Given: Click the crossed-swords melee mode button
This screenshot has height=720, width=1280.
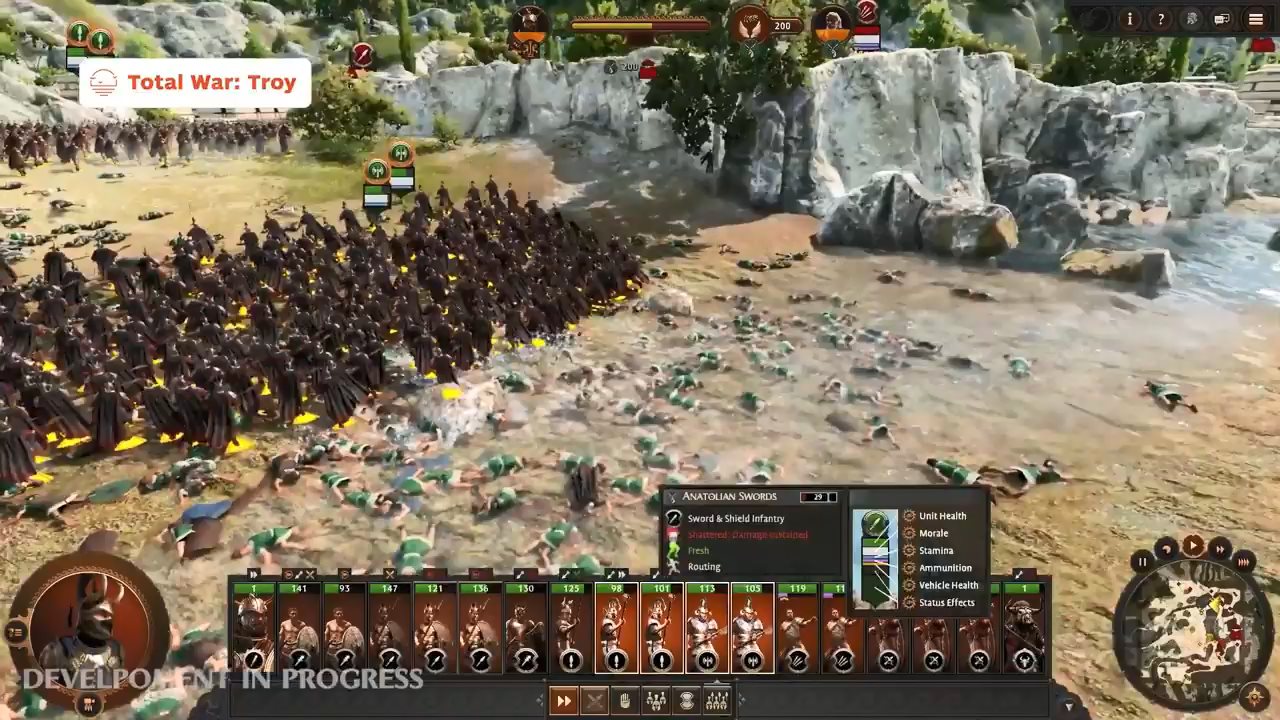Looking at the screenshot, I should point(594,701).
